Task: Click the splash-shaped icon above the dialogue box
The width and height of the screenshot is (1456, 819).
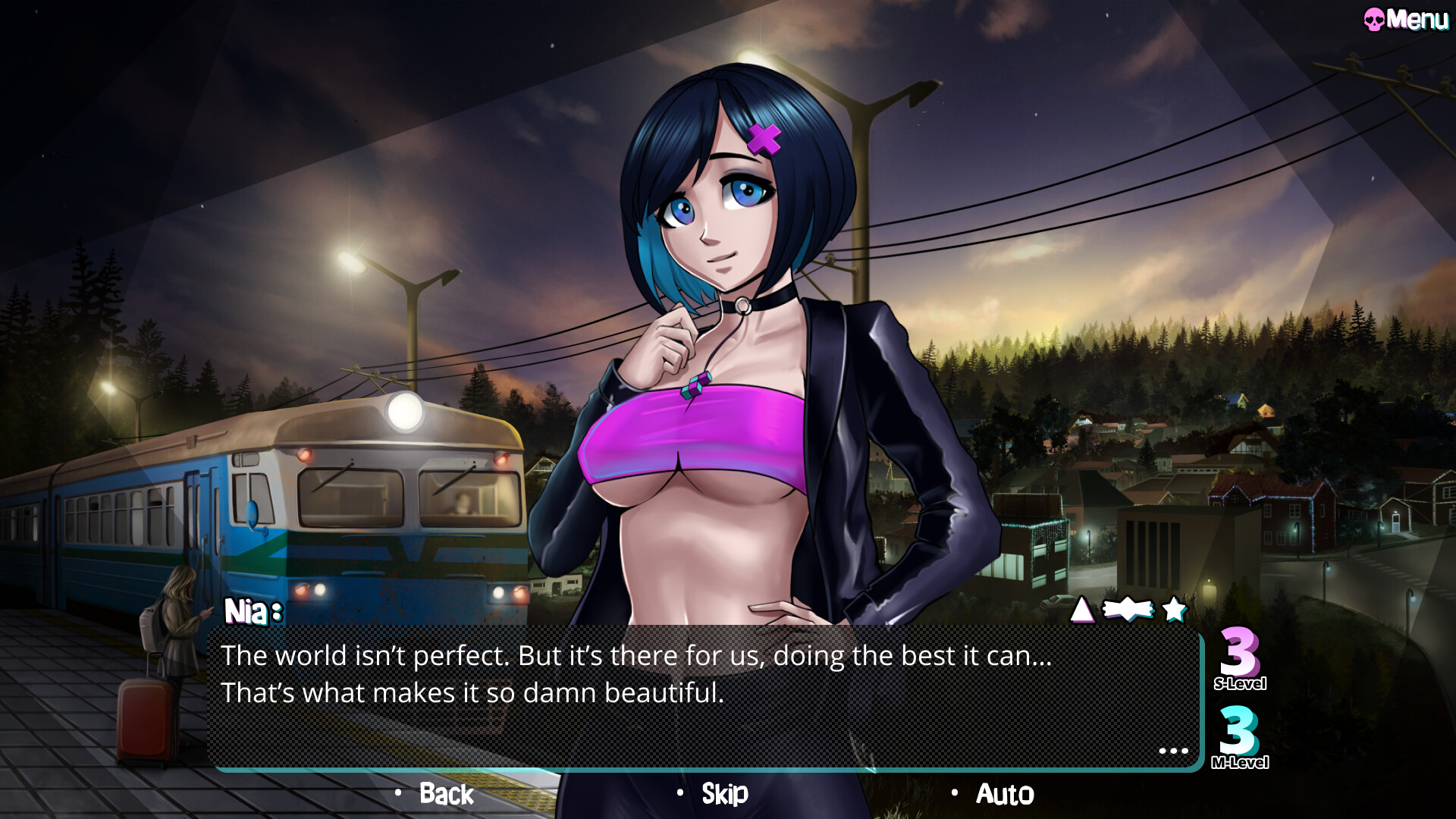Action: pos(1128,609)
